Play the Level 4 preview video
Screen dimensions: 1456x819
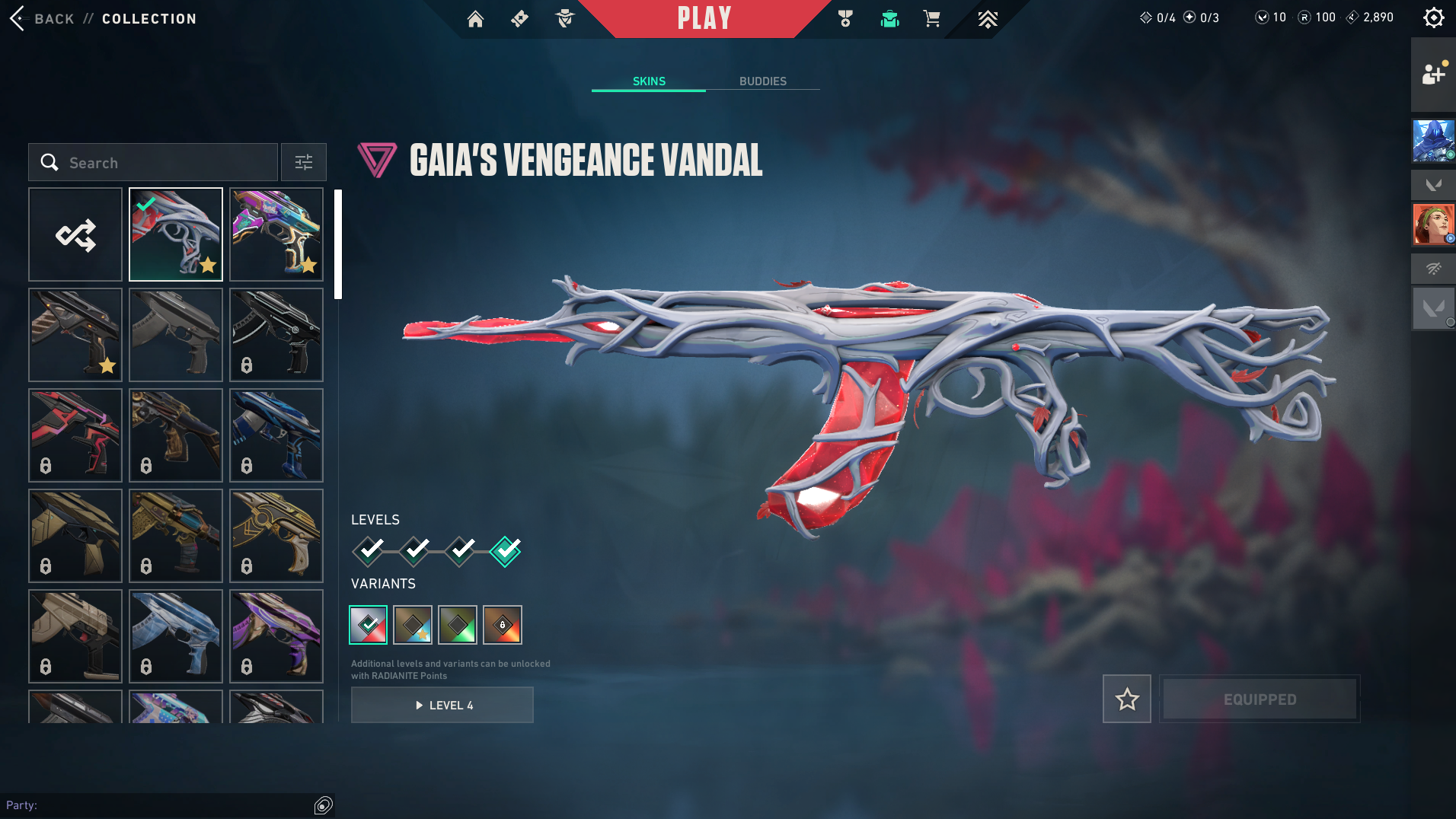pos(442,706)
